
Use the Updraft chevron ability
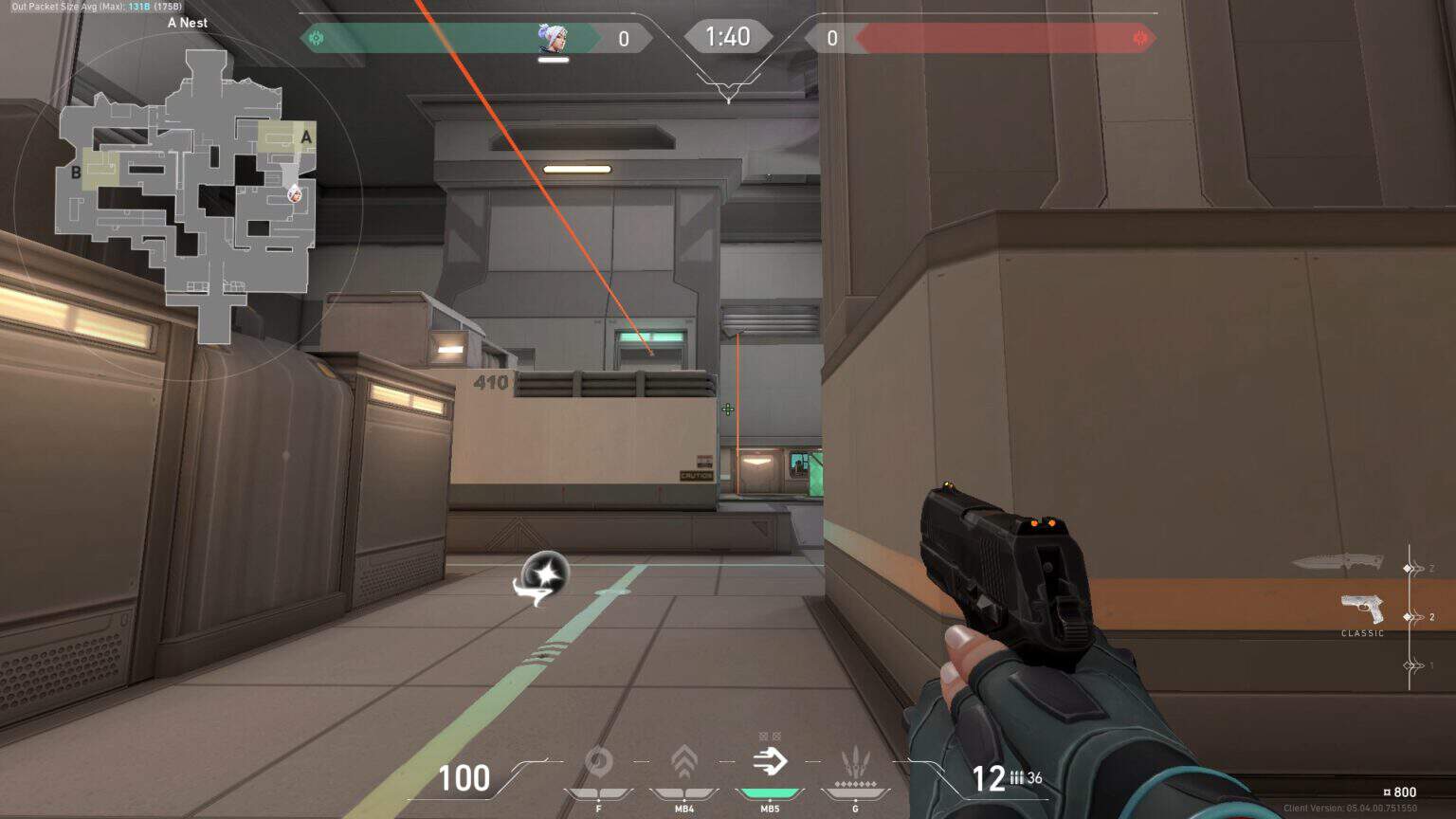click(683, 762)
